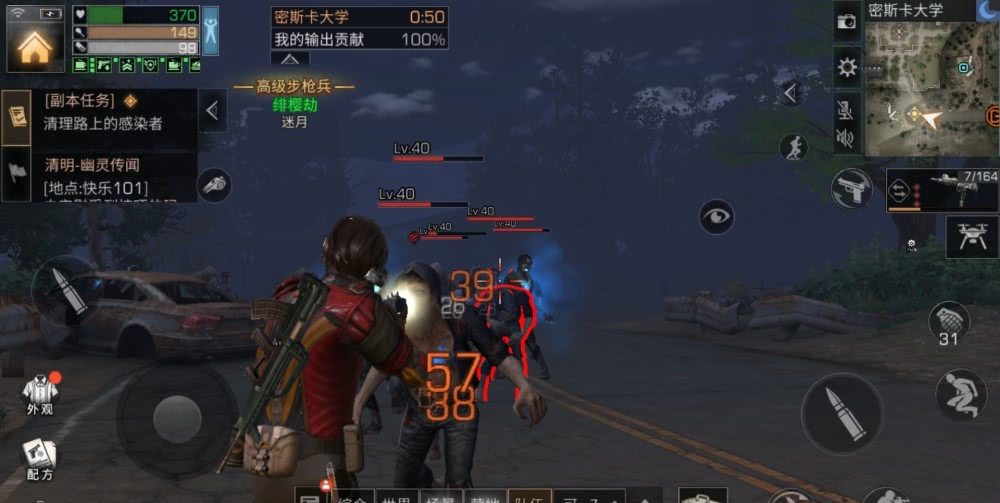The width and height of the screenshot is (1000, 503).
Task: Collapse the quest panel with its arrow
Action: [x=212, y=111]
